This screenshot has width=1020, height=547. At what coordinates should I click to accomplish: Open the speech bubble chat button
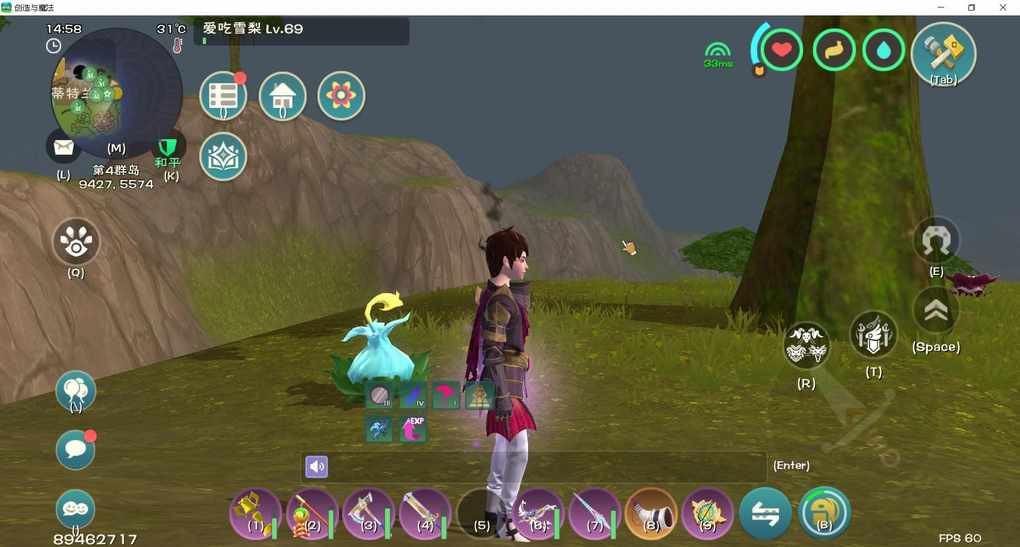point(75,450)
